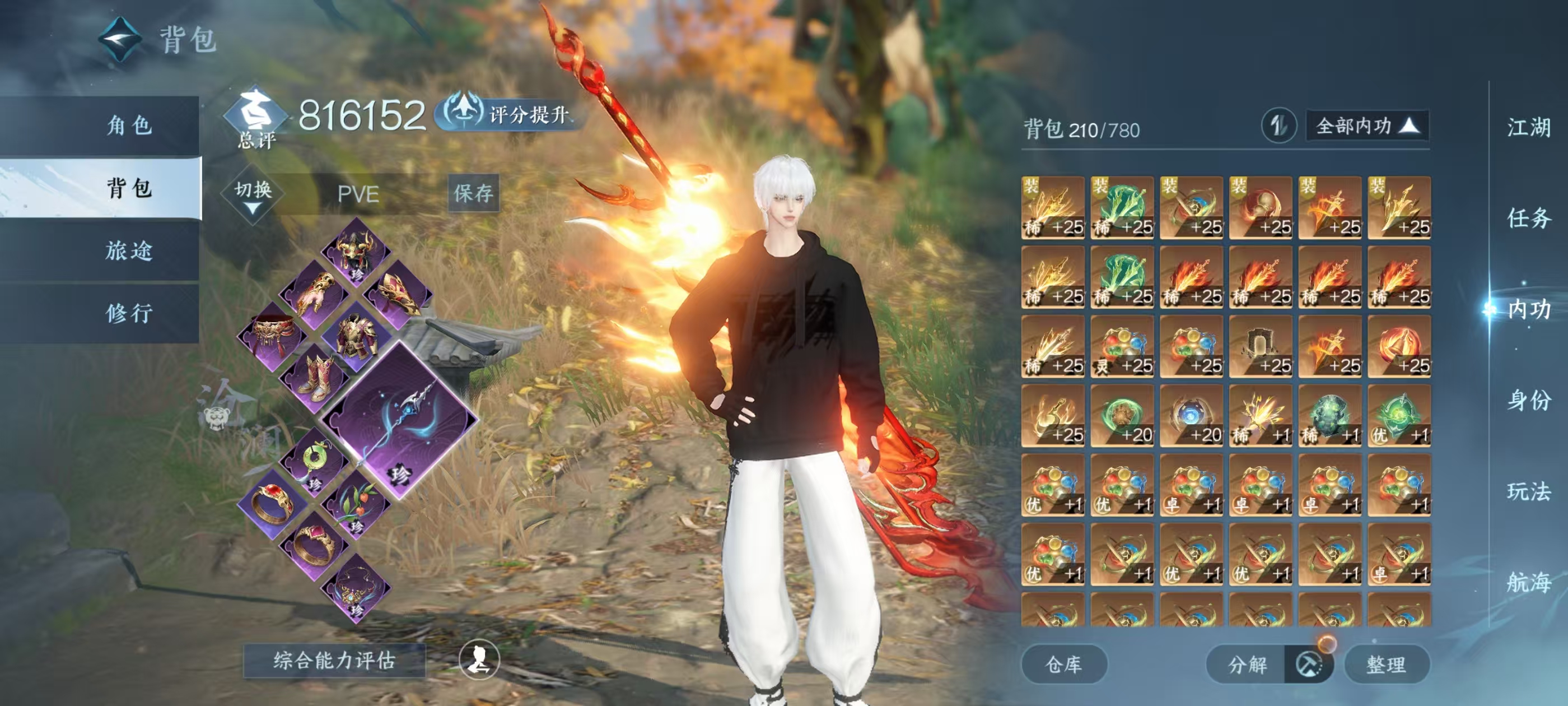Save the current loadout with 保存
This screenshot has width=1568, height=706.
tap(473, 193)
